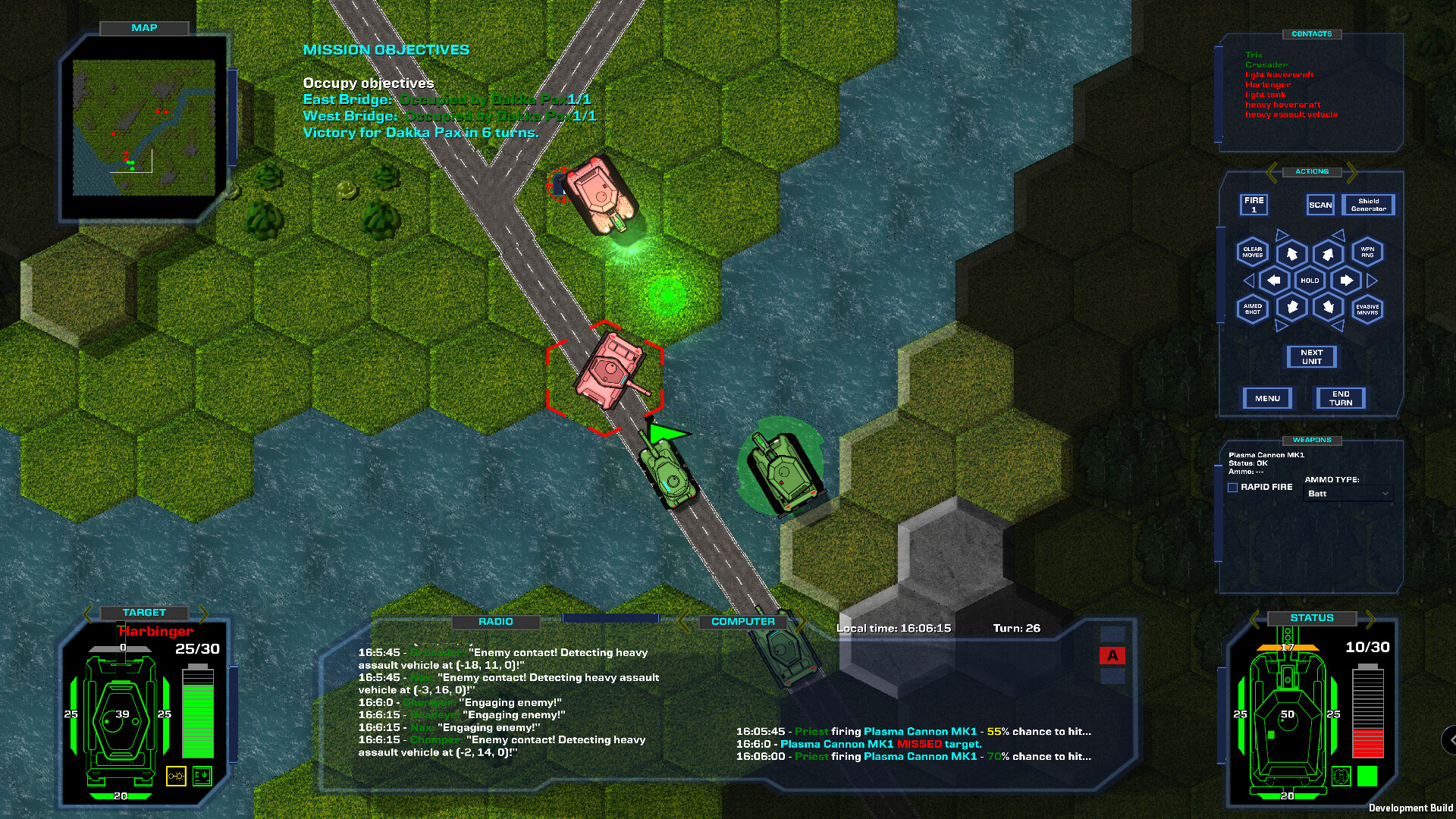Toggle the red A indicator near the radio log
The width and height of the screenshot is (1456, 819).
coord(1113,655)
